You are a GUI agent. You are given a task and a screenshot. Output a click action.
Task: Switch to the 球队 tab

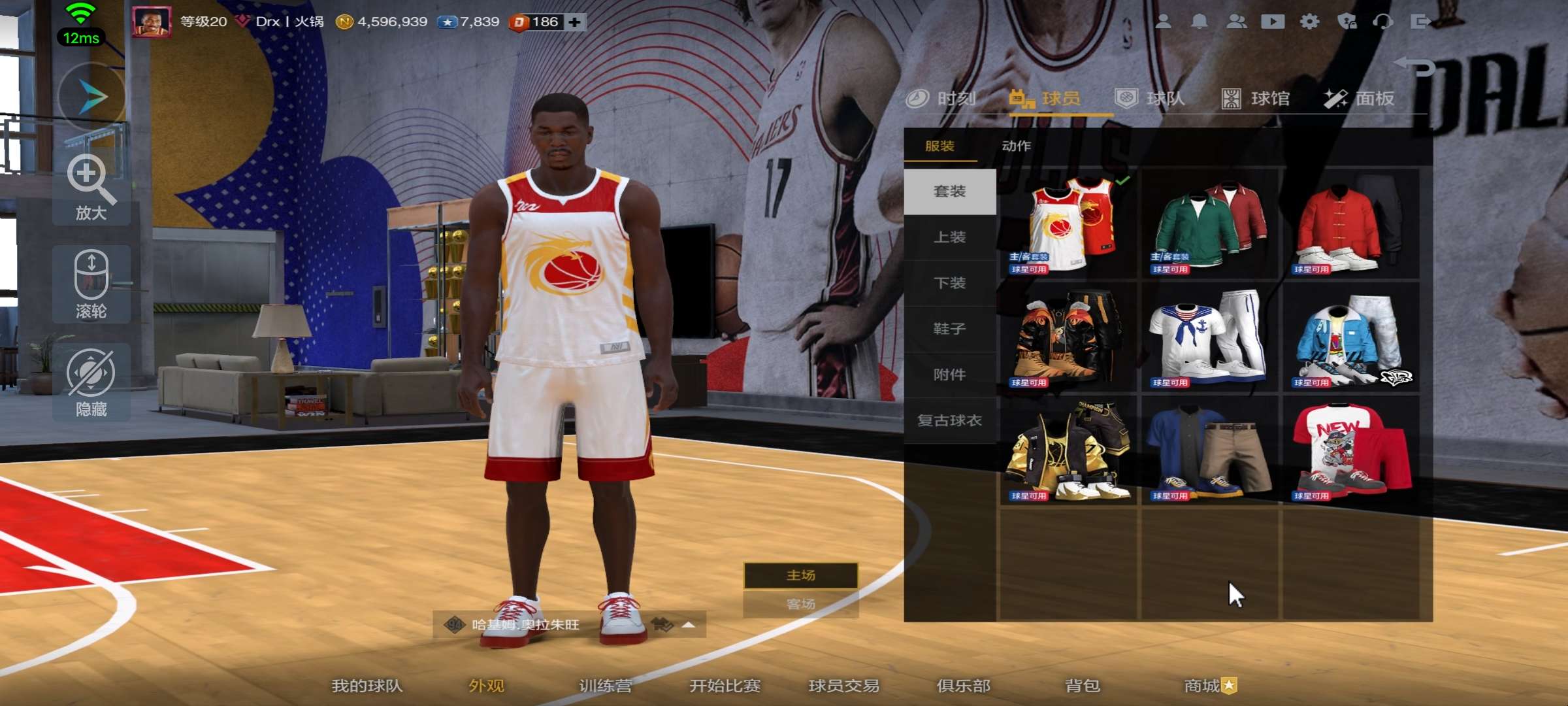click(1162, 98)
